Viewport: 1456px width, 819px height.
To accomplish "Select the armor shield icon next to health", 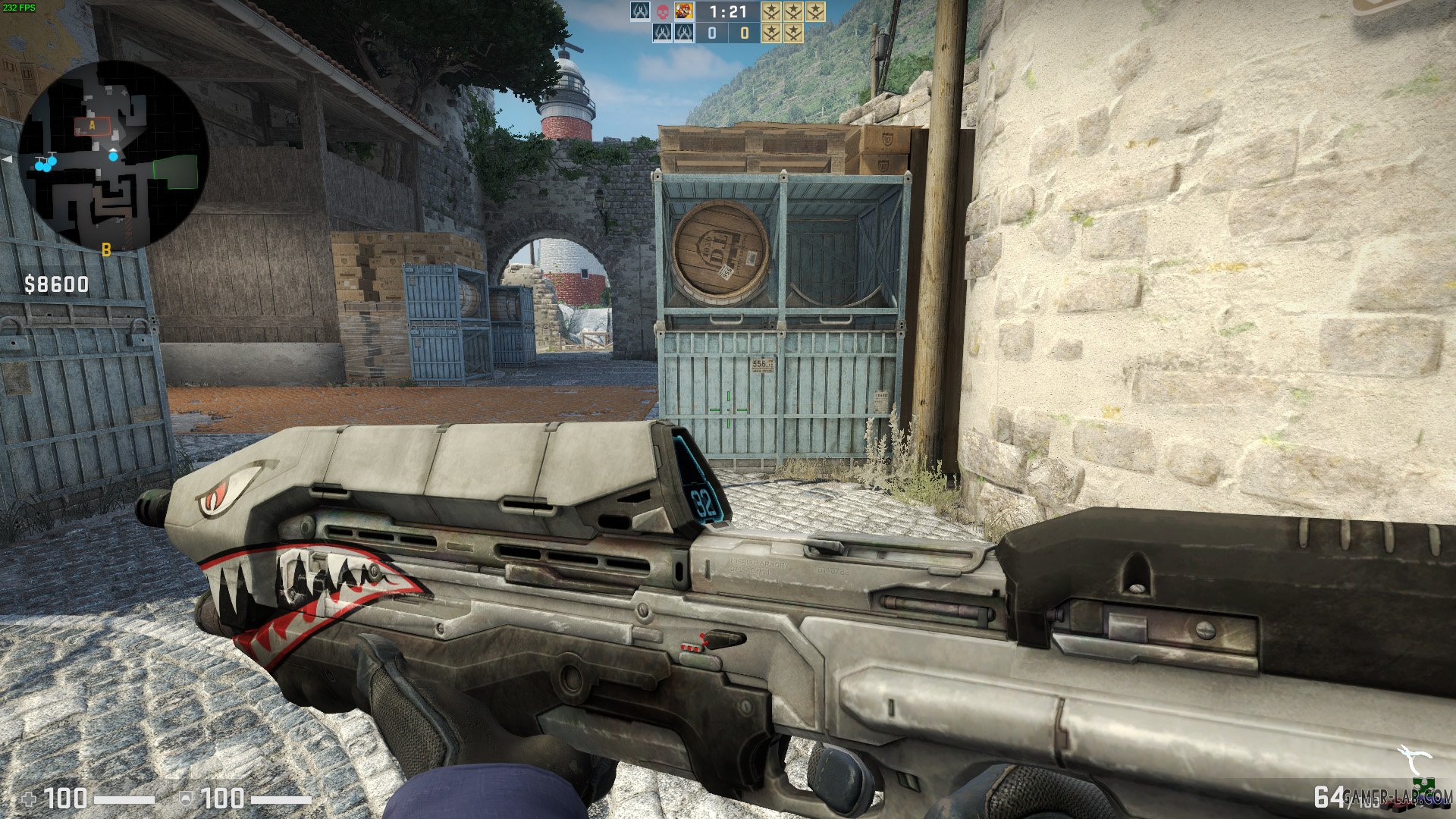I will click(x=186, y=799).
